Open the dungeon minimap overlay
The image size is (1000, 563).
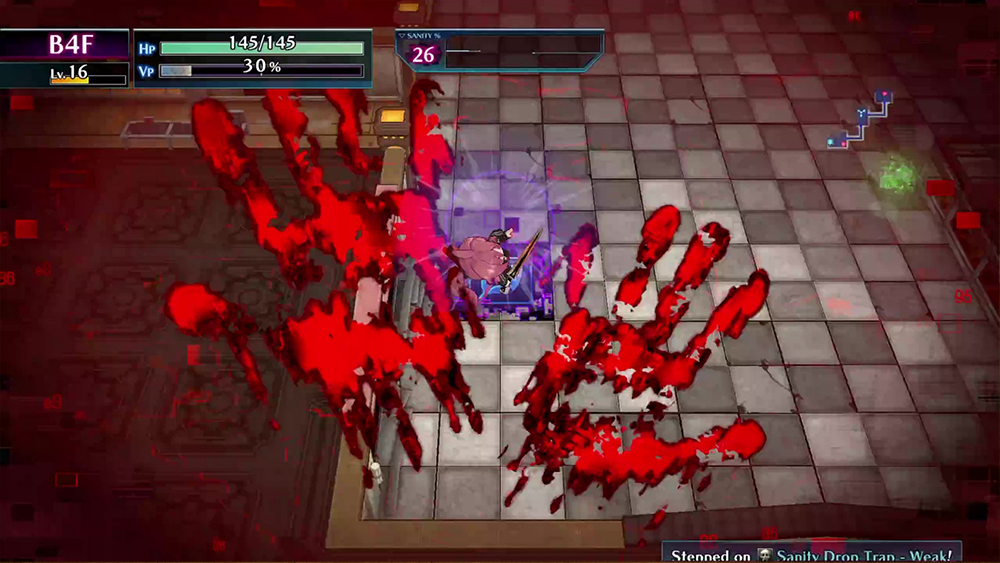[x=860, y=120]
